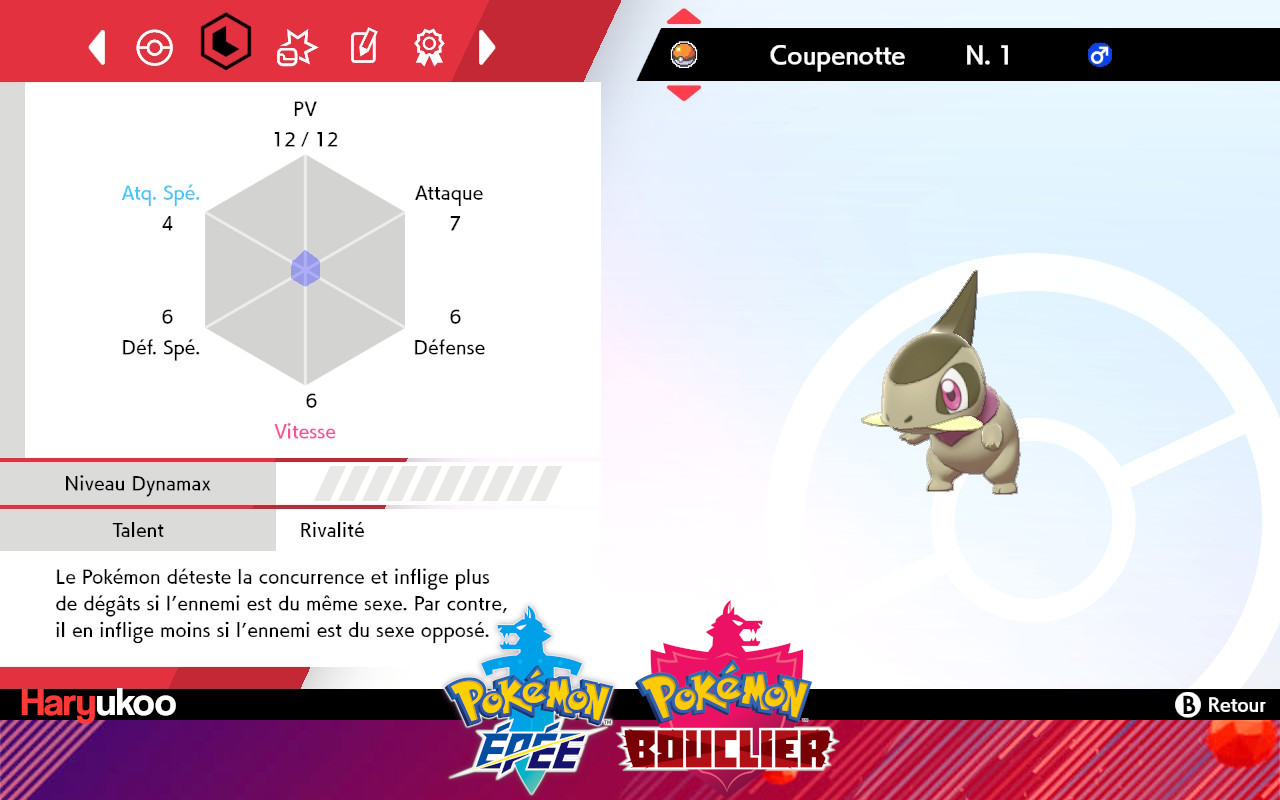1280x800 pixels.
Task: Click the red up arrow to change Pokémon
Action: point(683,14)
